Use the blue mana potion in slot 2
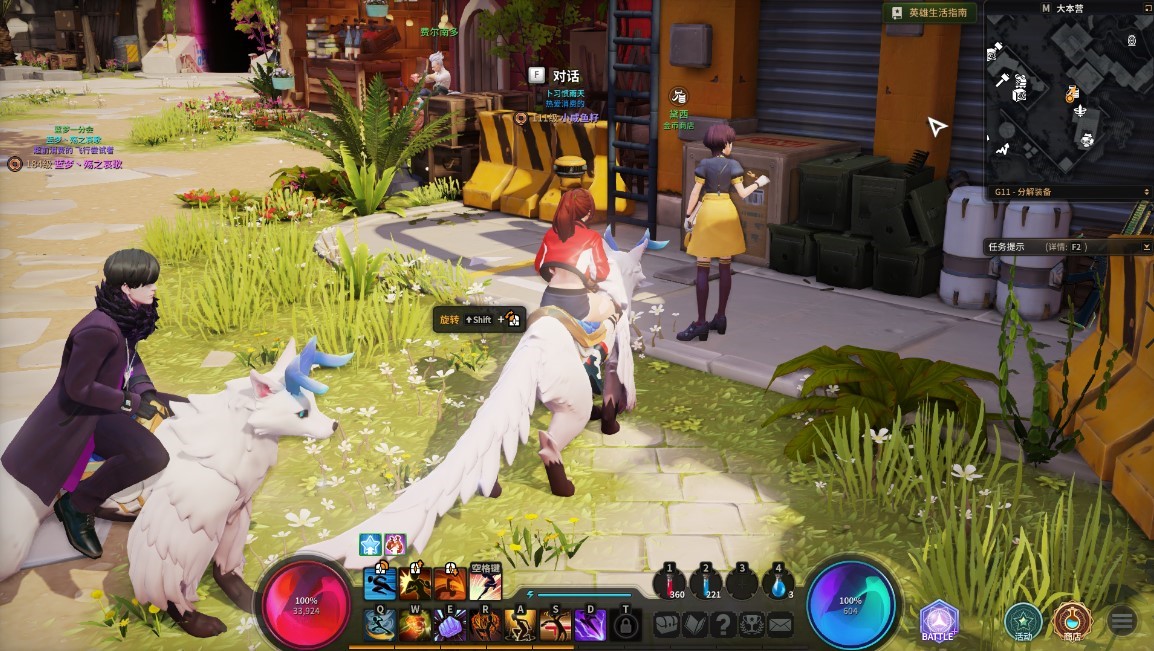 705,584
